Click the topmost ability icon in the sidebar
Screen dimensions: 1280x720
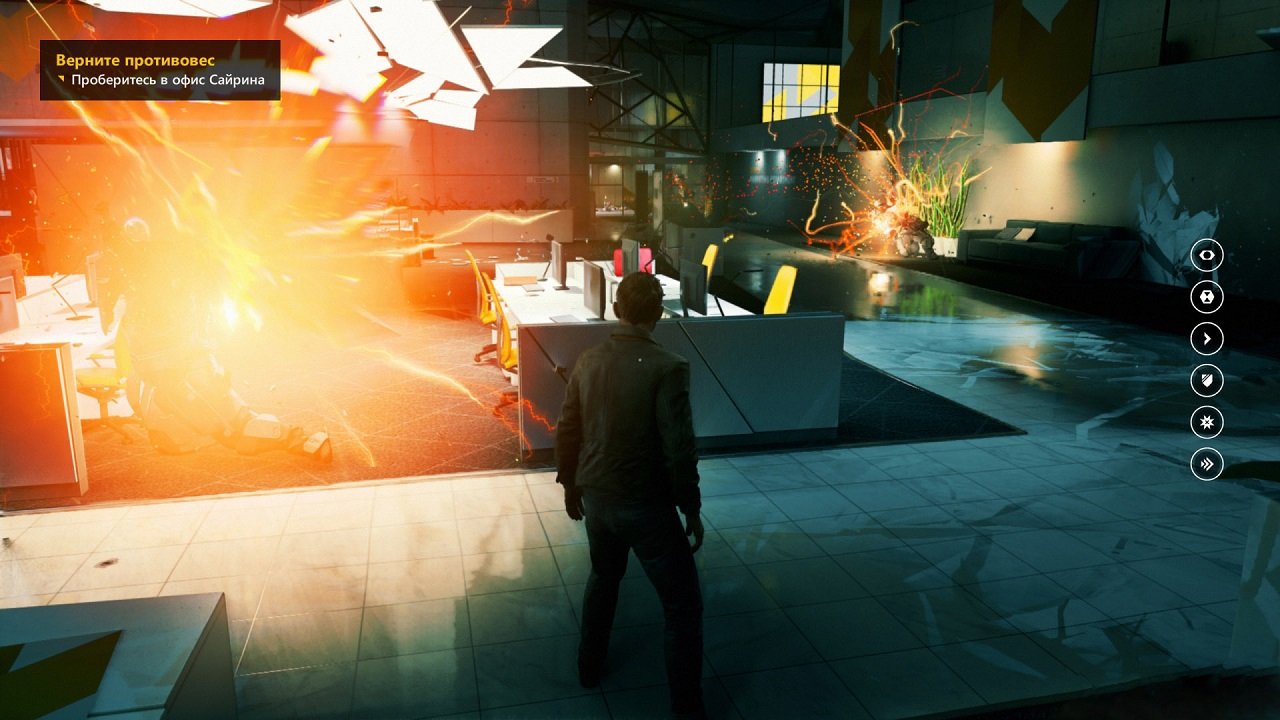[x=1205, y=255]
